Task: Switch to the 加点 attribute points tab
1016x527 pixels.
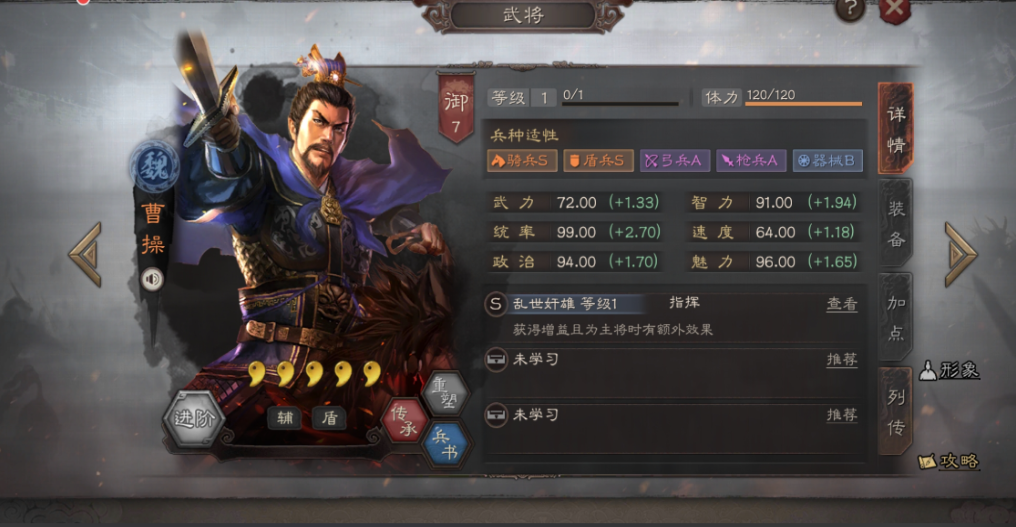Action: click(x=896, y=316)
